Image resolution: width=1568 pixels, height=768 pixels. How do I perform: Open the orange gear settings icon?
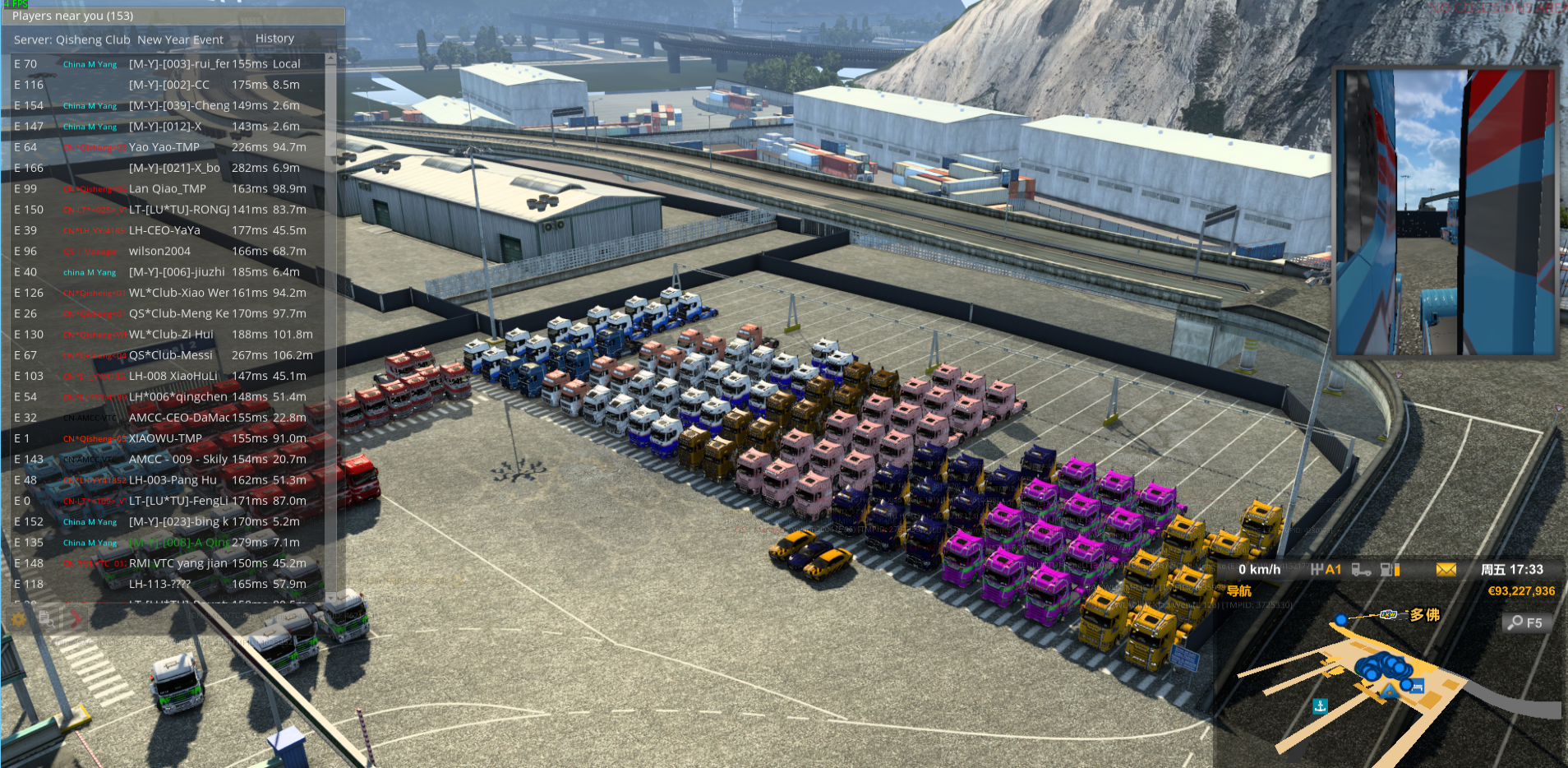19,619
